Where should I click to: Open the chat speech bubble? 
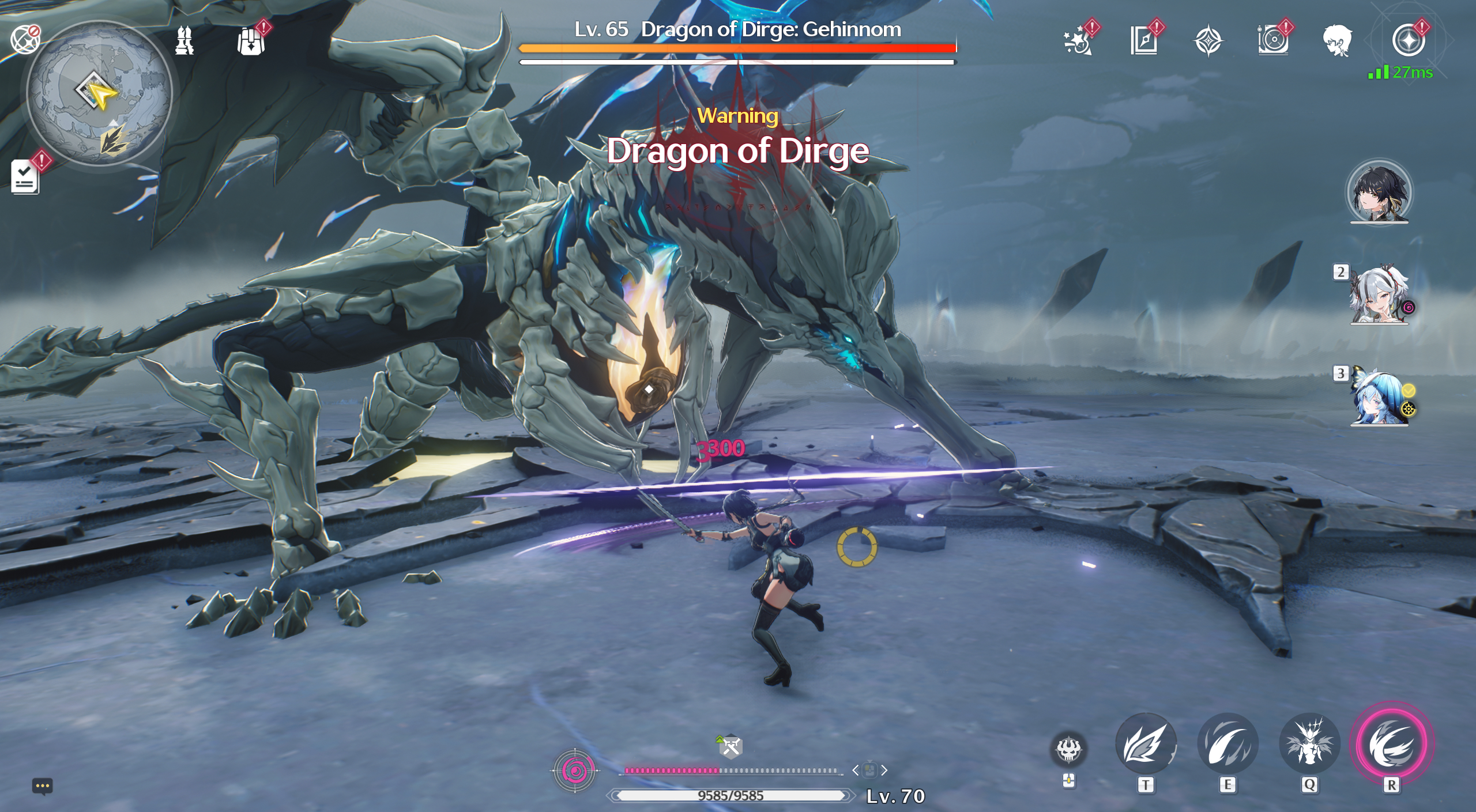click(x=43, y=786)
